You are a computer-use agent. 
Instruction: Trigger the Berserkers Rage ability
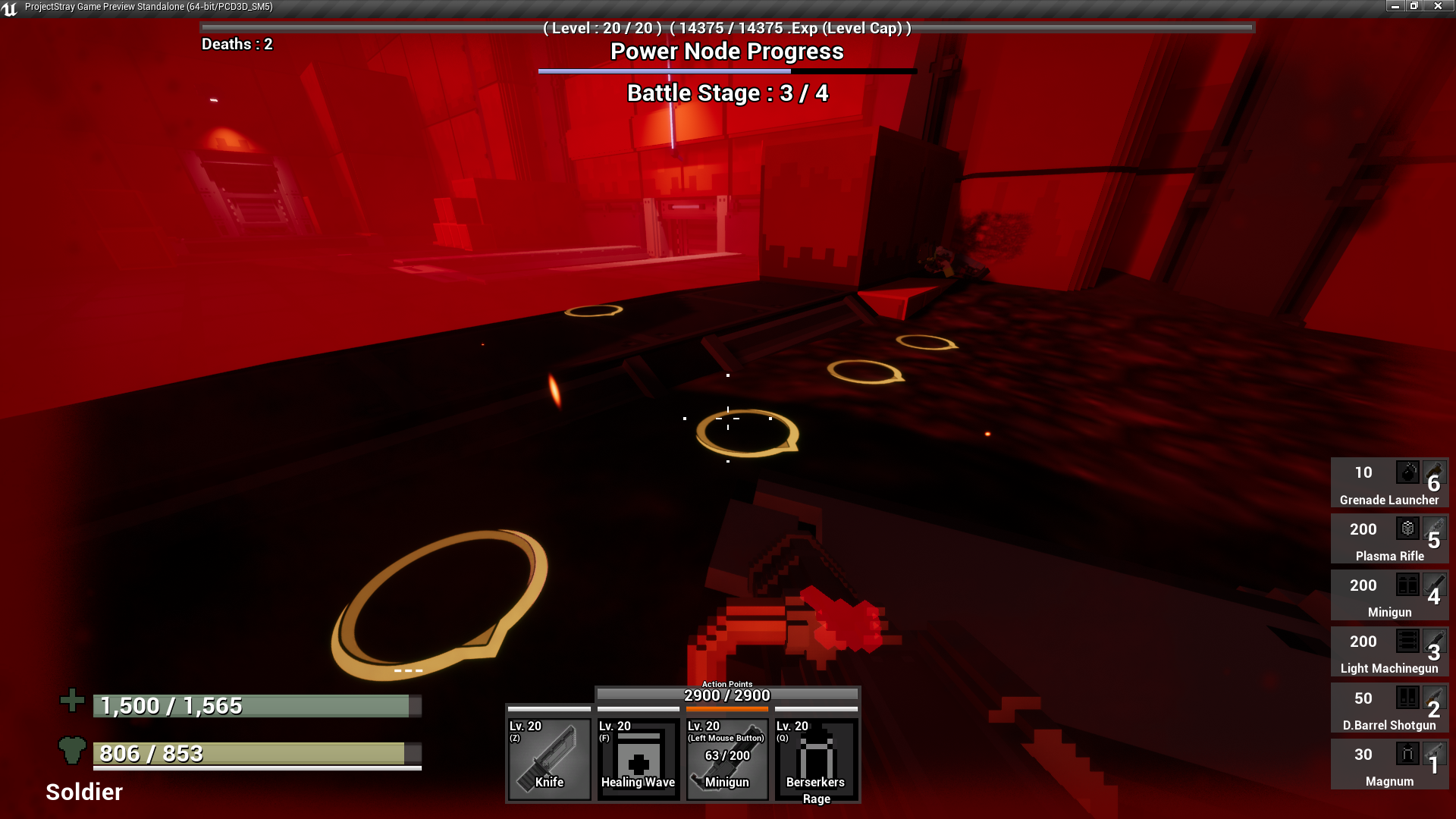click(816, 758)
